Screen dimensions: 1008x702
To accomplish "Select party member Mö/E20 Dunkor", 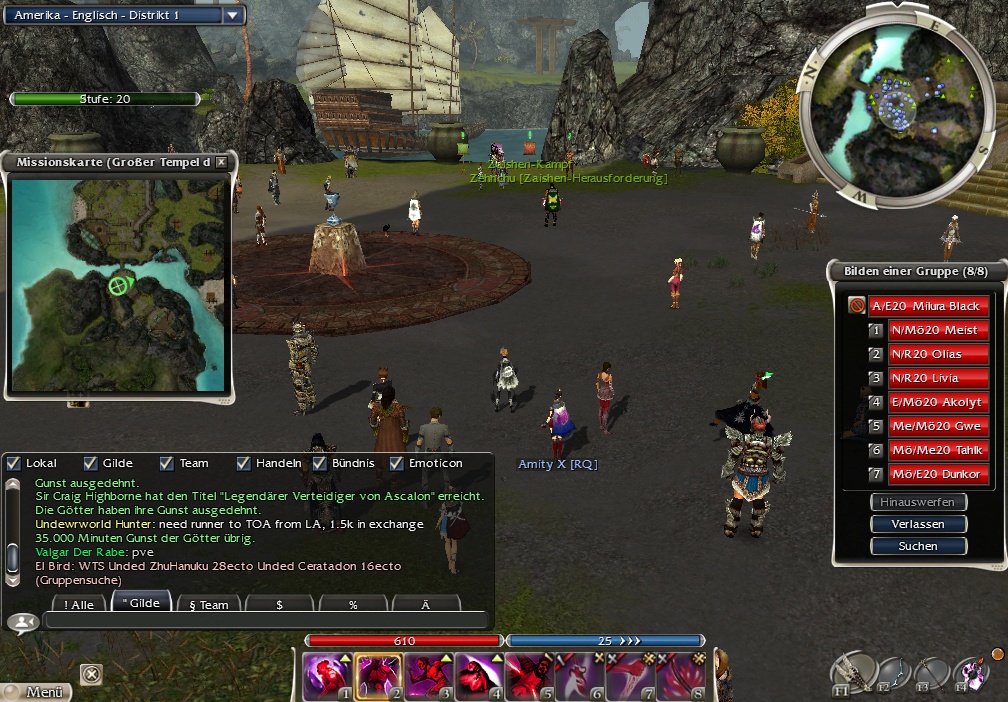I will pyautogui.click(x=938, y=474).
